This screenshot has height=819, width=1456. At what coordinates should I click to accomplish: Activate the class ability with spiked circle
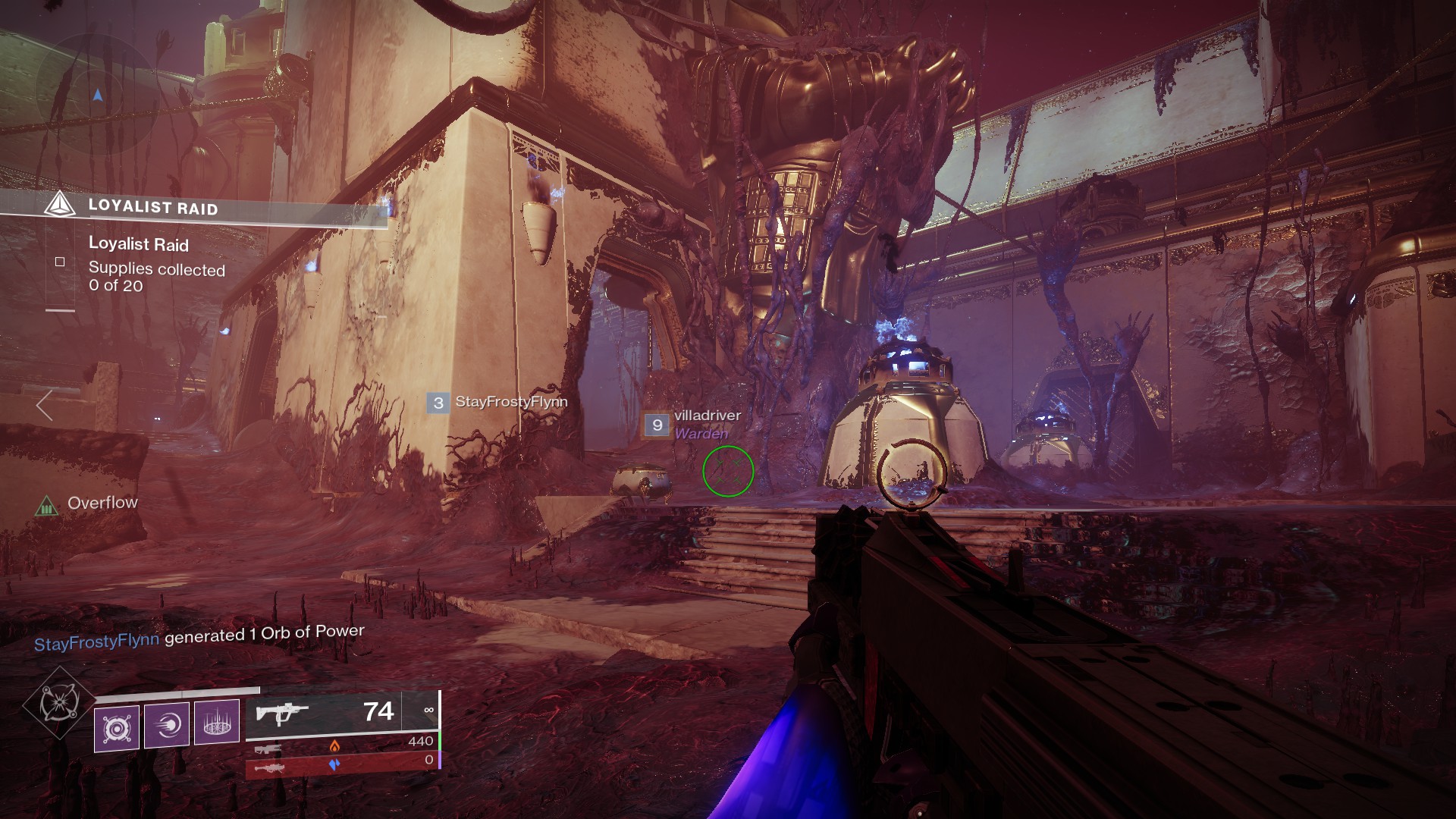click(217, 721)
